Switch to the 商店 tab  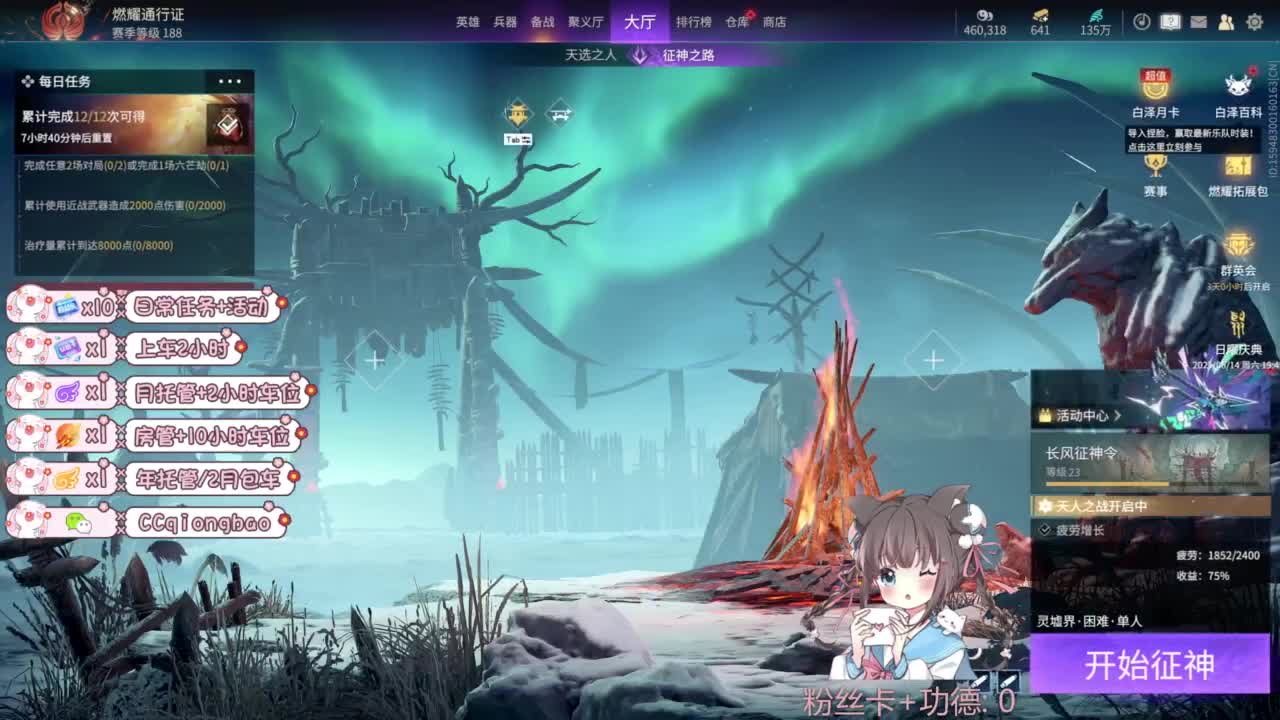[775, 22]
